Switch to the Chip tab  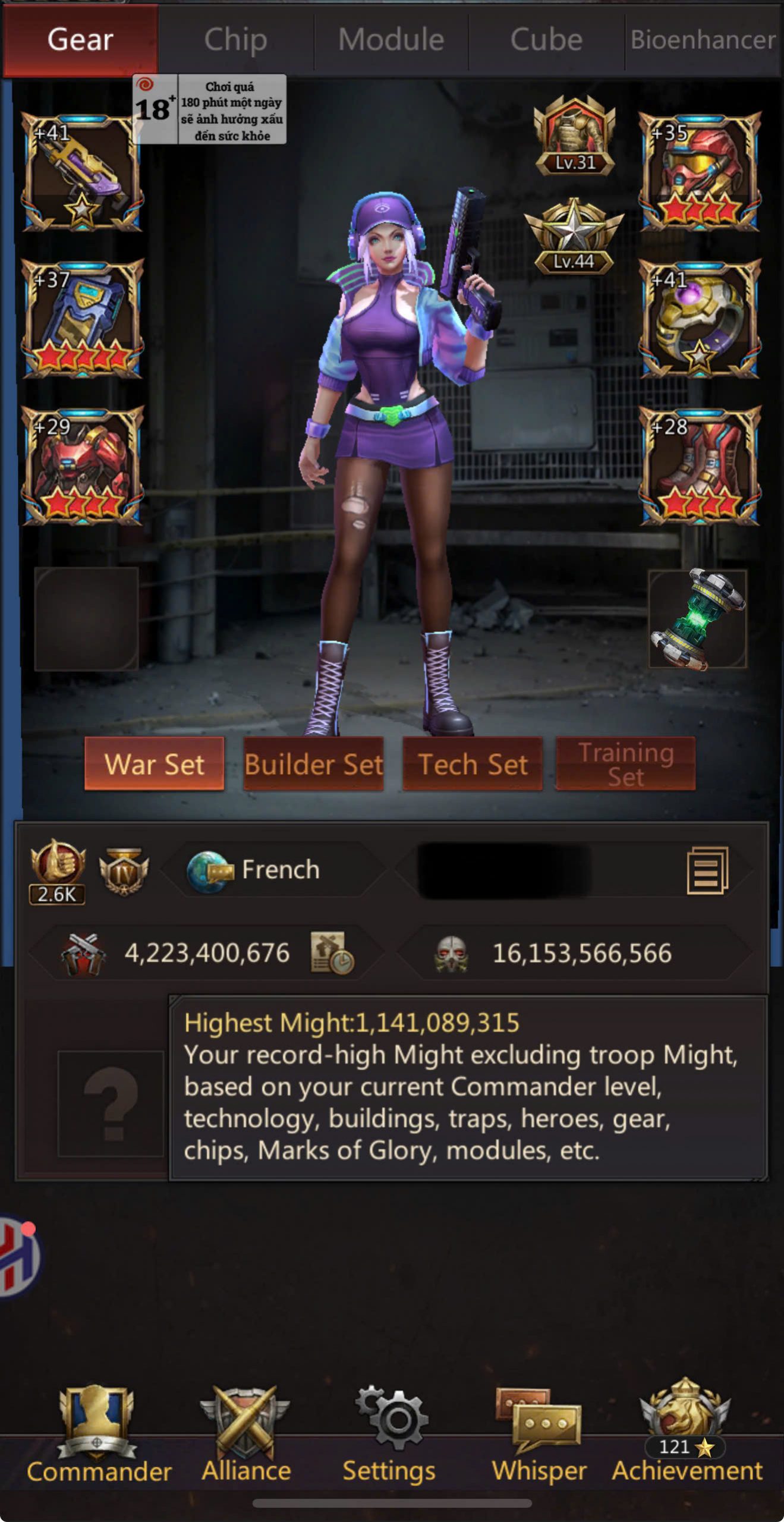(235, 40)
